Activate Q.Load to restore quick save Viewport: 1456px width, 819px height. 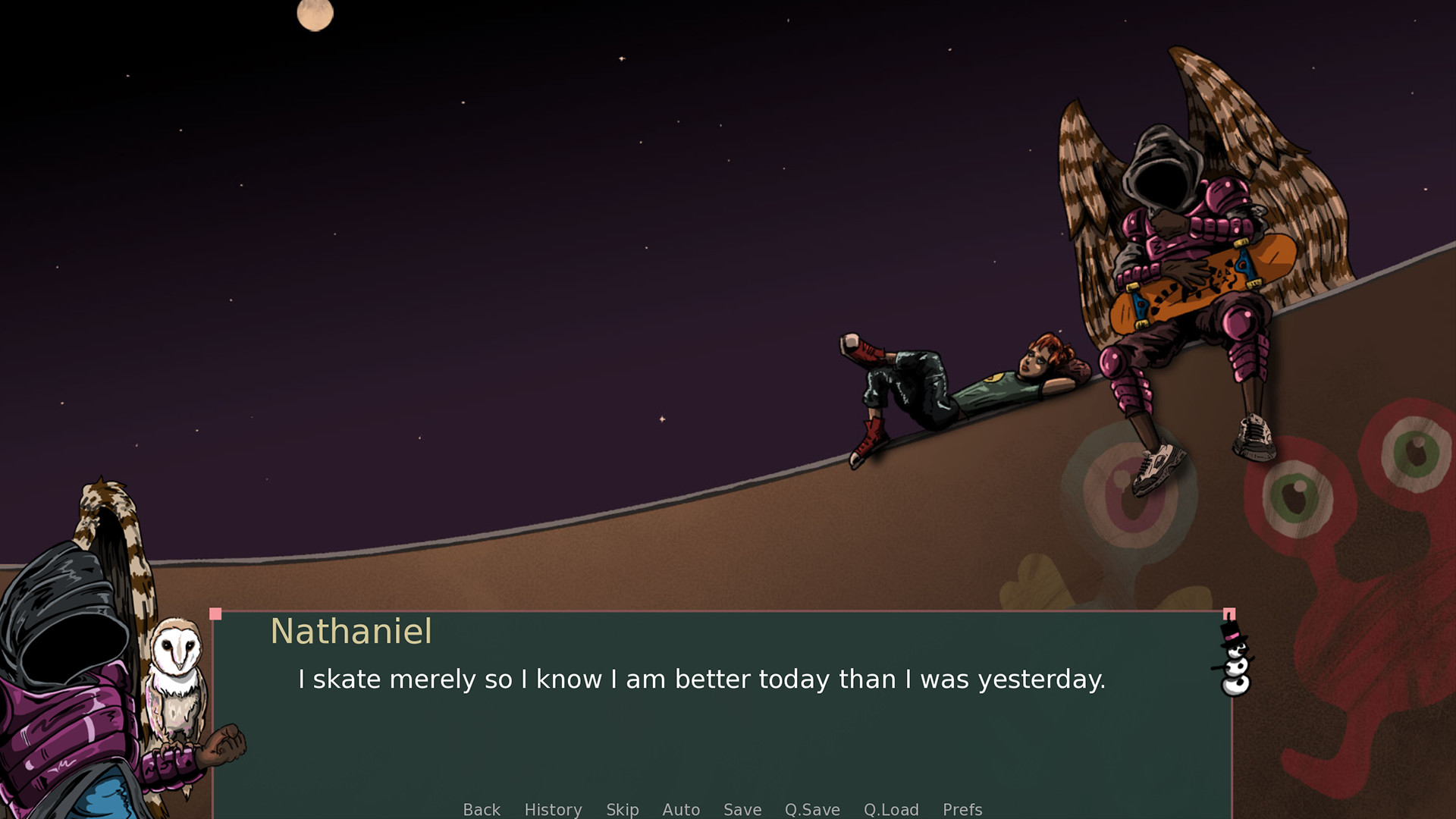[x=892, y=810]
